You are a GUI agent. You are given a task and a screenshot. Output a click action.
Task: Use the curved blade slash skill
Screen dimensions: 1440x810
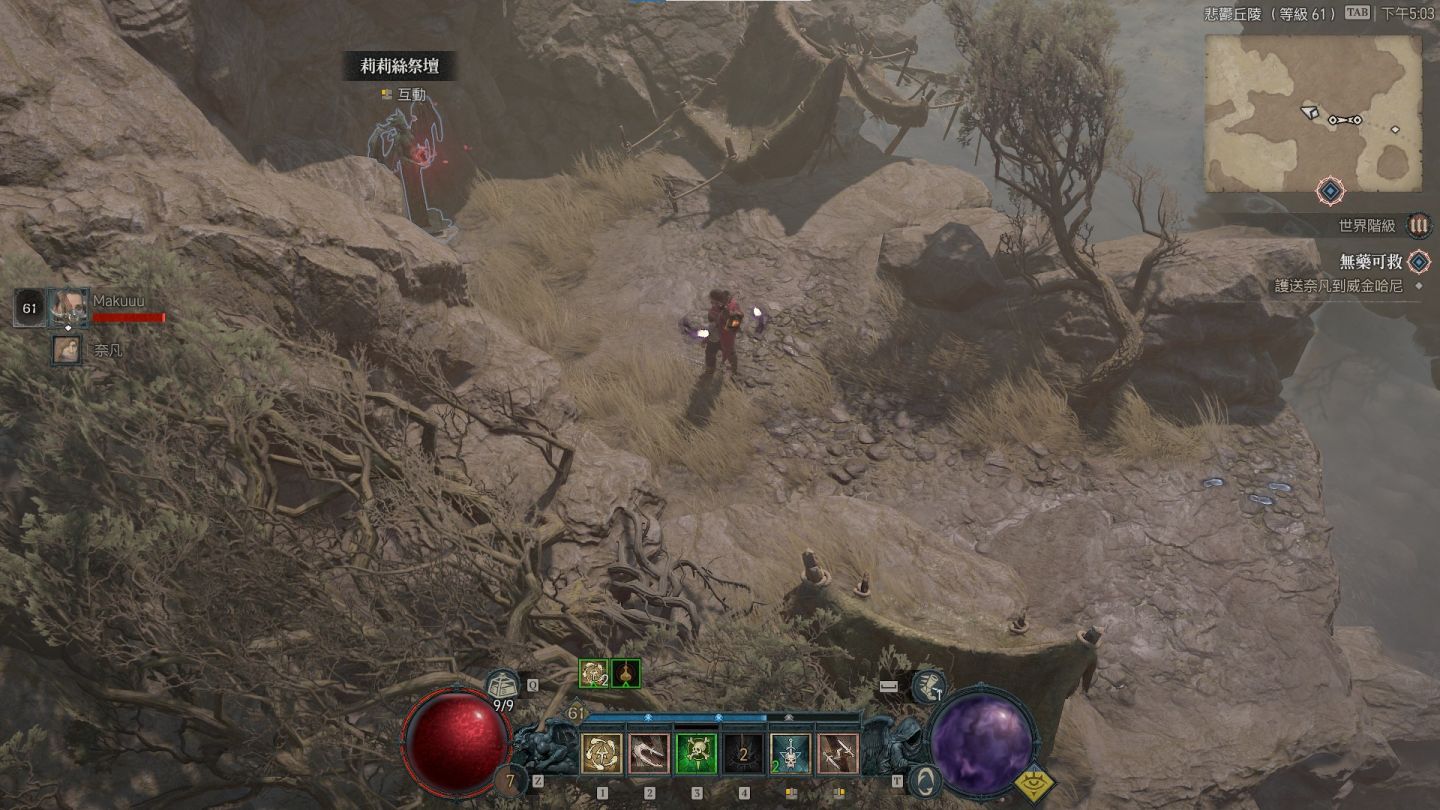click(649, 754)
